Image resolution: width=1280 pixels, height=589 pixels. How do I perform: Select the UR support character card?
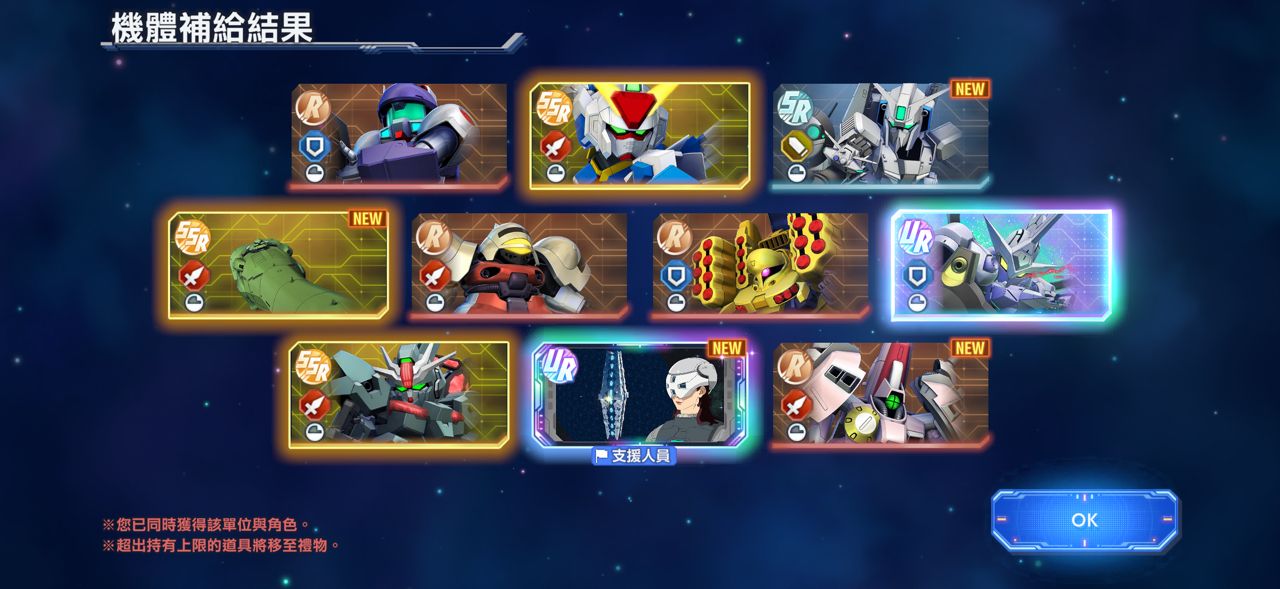(640, 394)
